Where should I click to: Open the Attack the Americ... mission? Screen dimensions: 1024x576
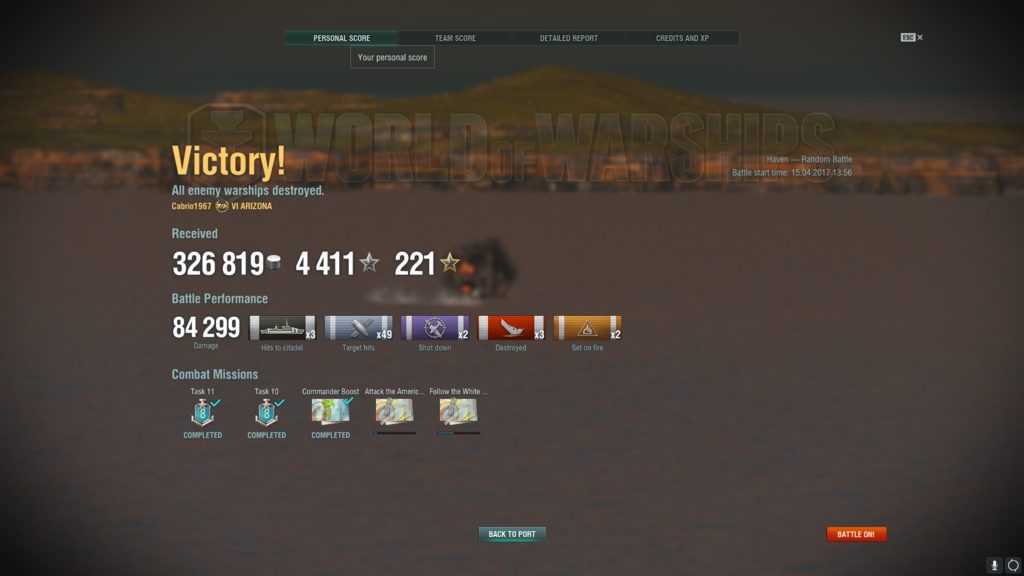point(394,412)
